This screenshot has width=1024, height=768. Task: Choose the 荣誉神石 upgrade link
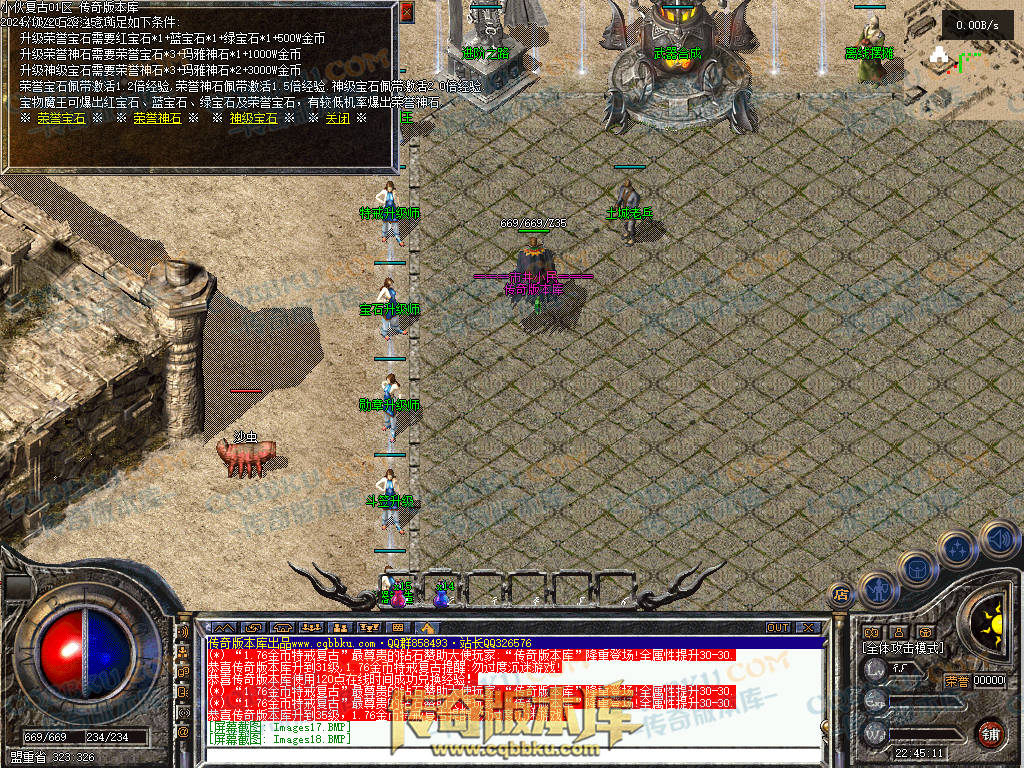(157, 118)
